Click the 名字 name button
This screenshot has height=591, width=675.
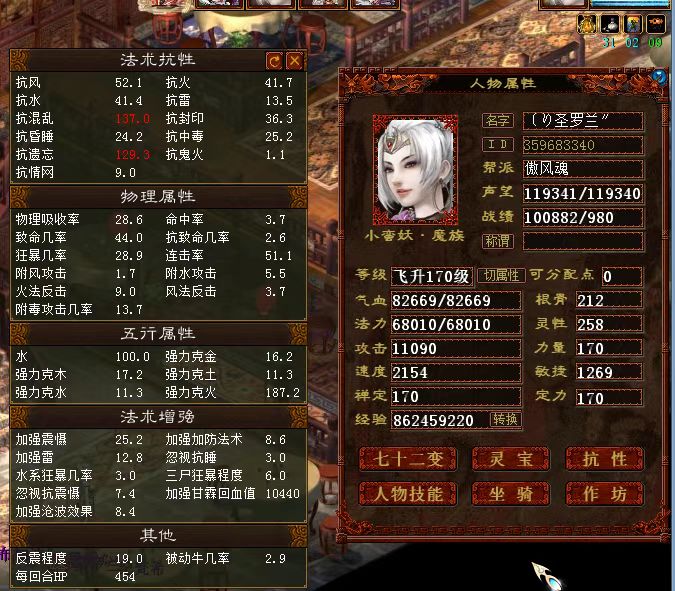click(x=498, y=121)
